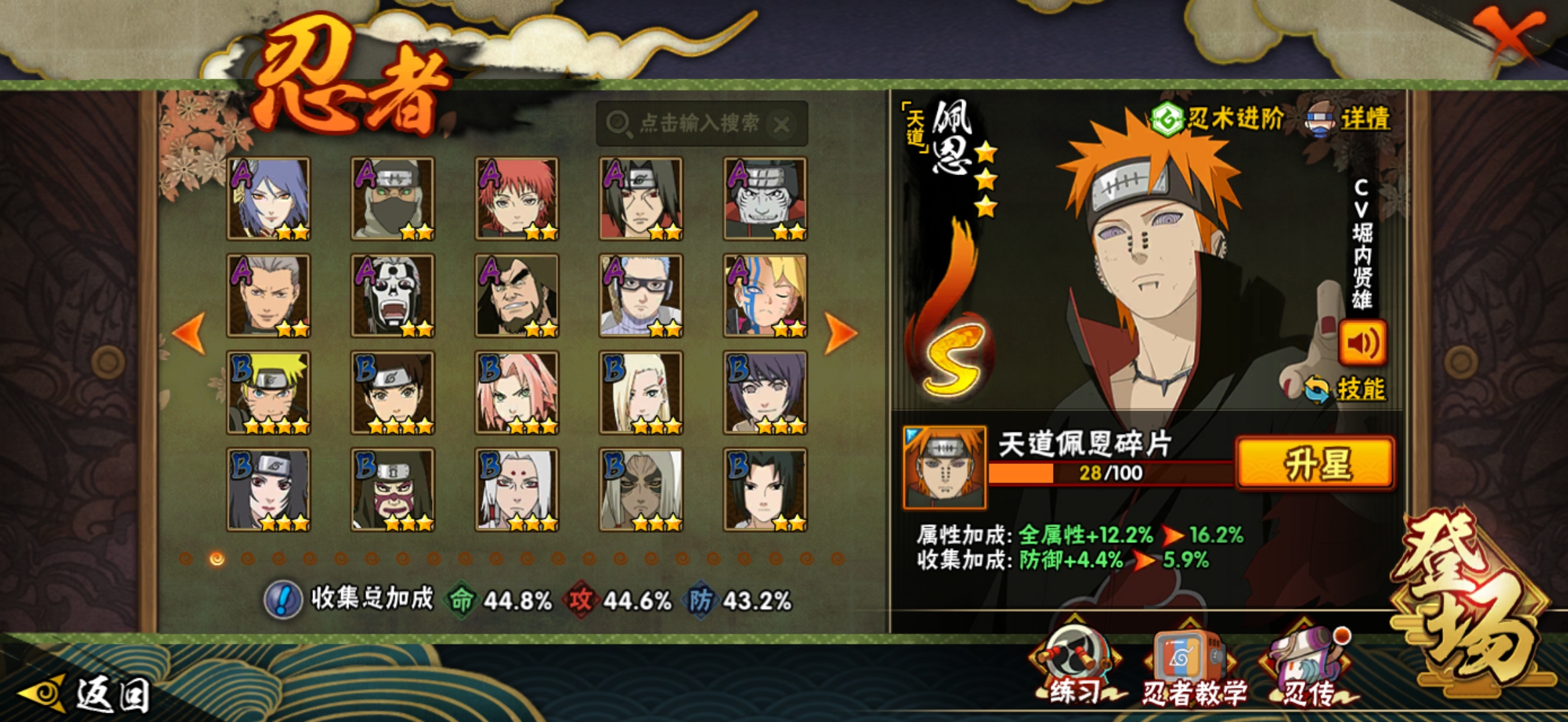1568x722 pixels.
Task: Select the A-rank red-haired Sasori portrait
Action: tap(516, 199)
